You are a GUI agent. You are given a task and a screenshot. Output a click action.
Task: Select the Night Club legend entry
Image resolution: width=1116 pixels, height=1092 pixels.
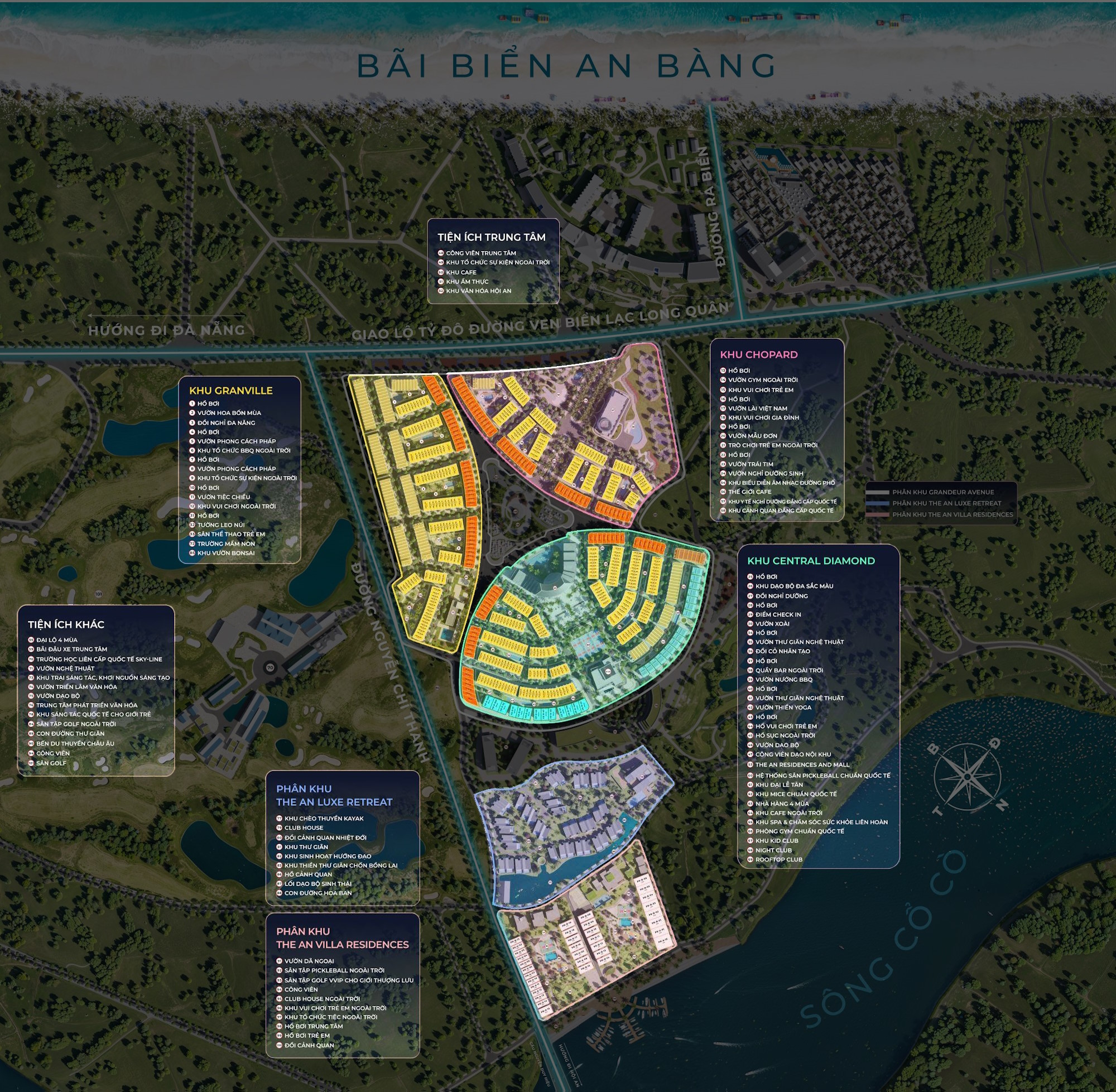[773, 850]
